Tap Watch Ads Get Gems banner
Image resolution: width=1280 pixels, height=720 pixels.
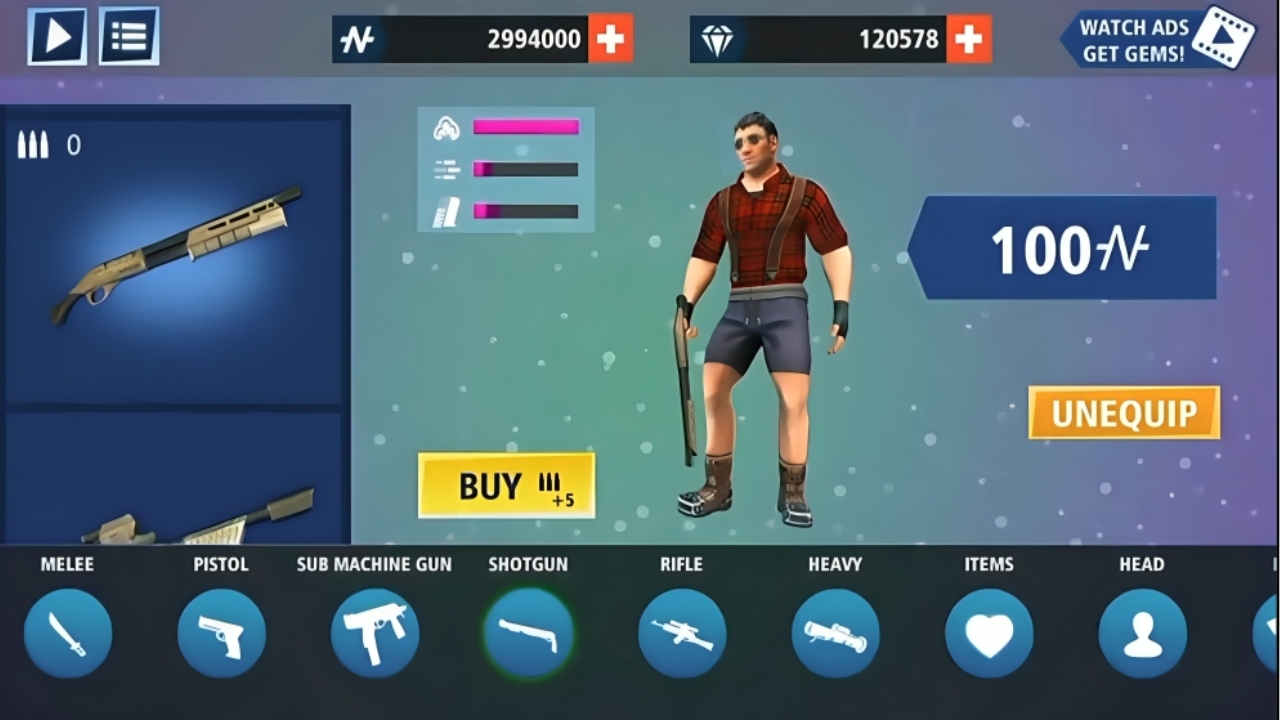pyautogui.click(x=1157, y=39)
